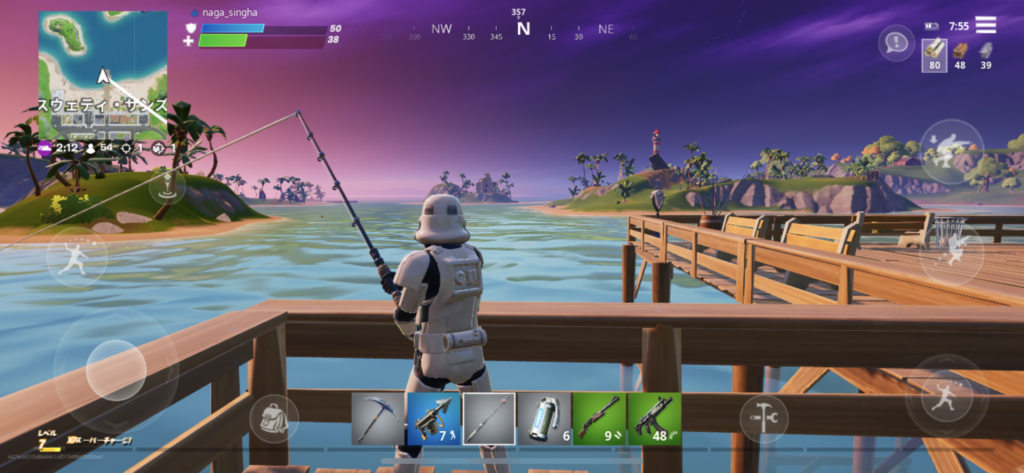
Task: Switch to the green submachine gun
Action: point(654,418)
